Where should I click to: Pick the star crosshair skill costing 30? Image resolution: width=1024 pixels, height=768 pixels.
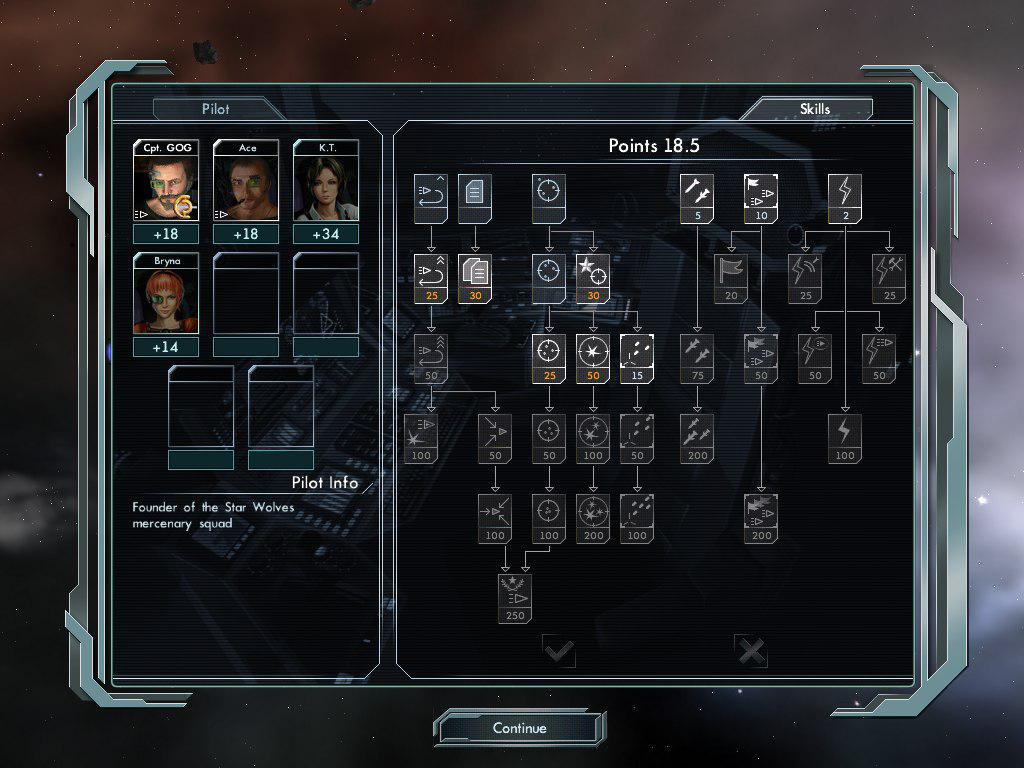pyautogui.click(x=593, y=277)
